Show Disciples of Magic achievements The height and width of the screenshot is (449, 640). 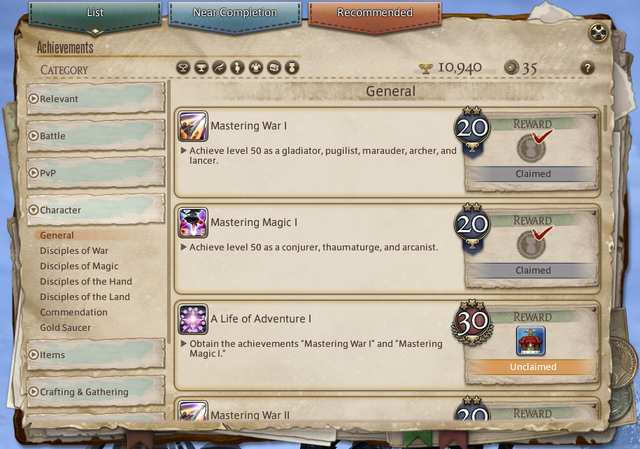click(79, 266)
